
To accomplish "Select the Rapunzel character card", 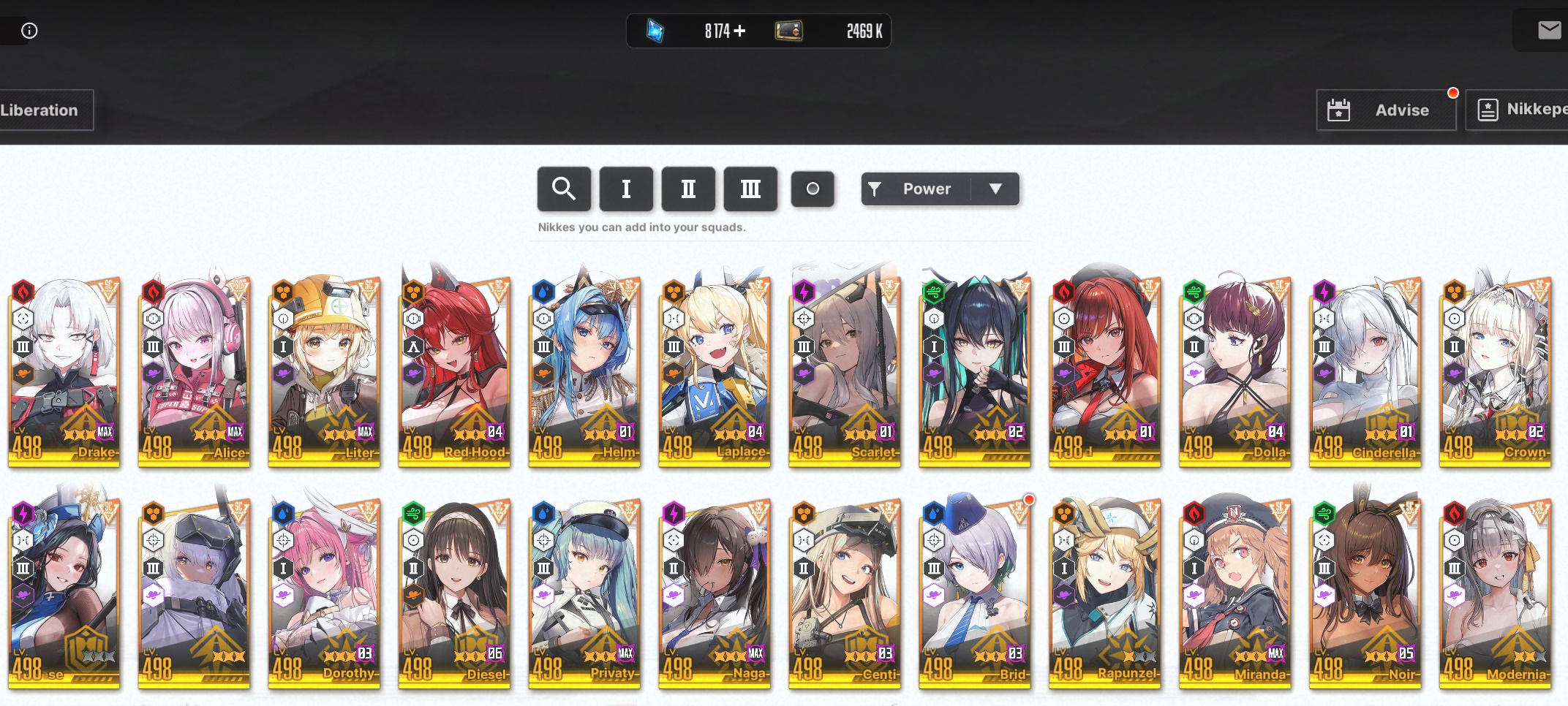I will (1105, 592).
